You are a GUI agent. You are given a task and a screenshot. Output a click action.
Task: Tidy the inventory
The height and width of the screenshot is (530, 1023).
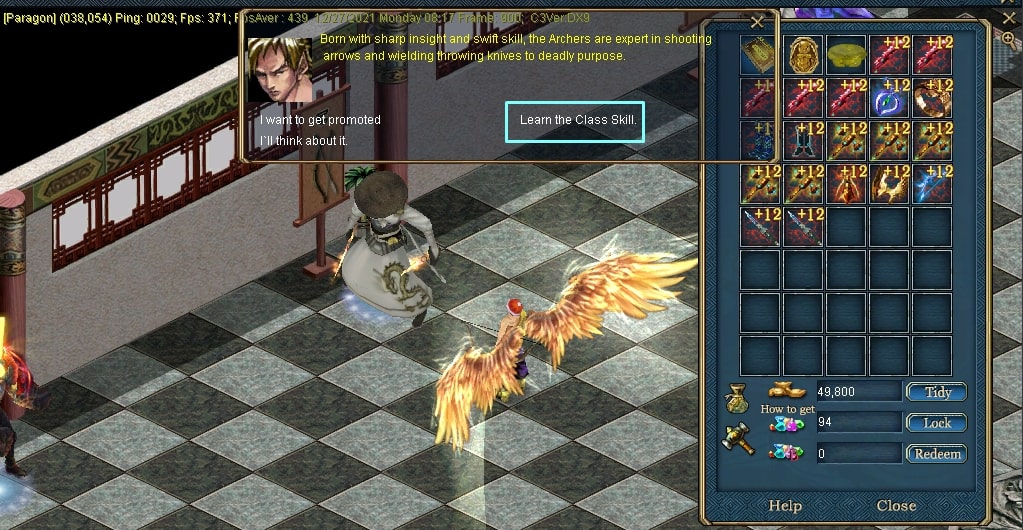click(936, 392)
